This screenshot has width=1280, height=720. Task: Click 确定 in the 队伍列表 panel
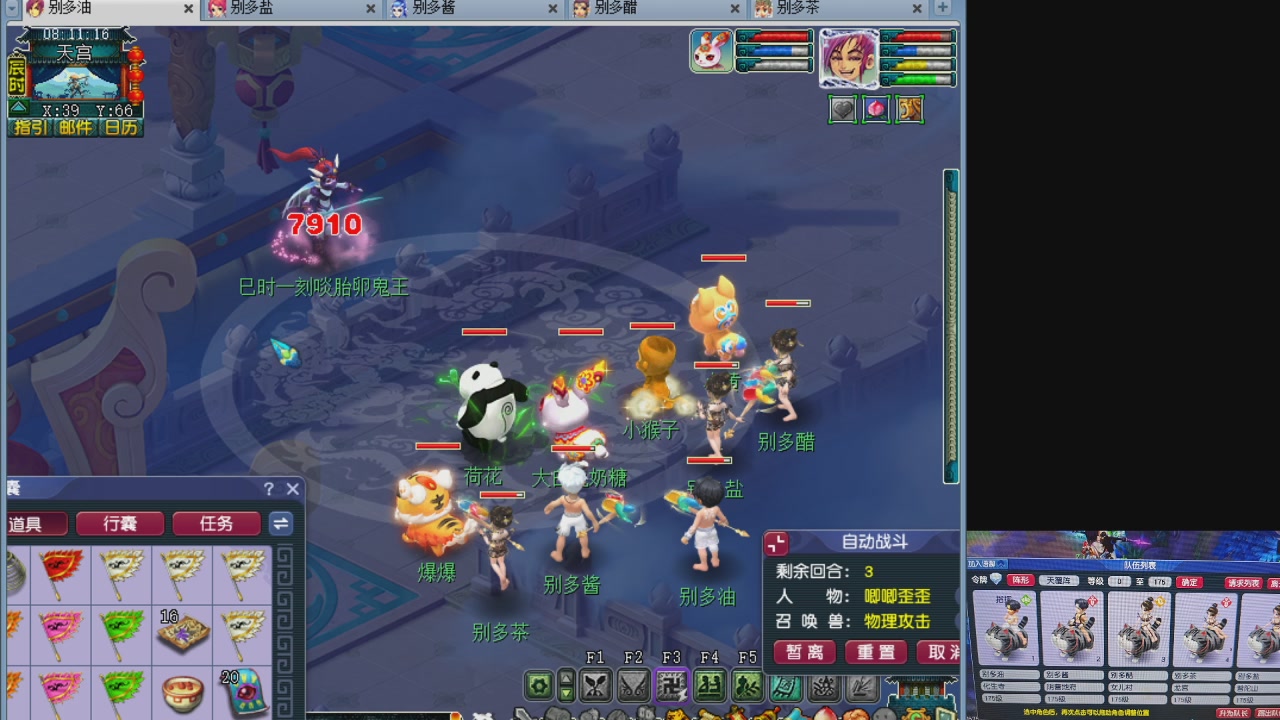(1190, 581)
